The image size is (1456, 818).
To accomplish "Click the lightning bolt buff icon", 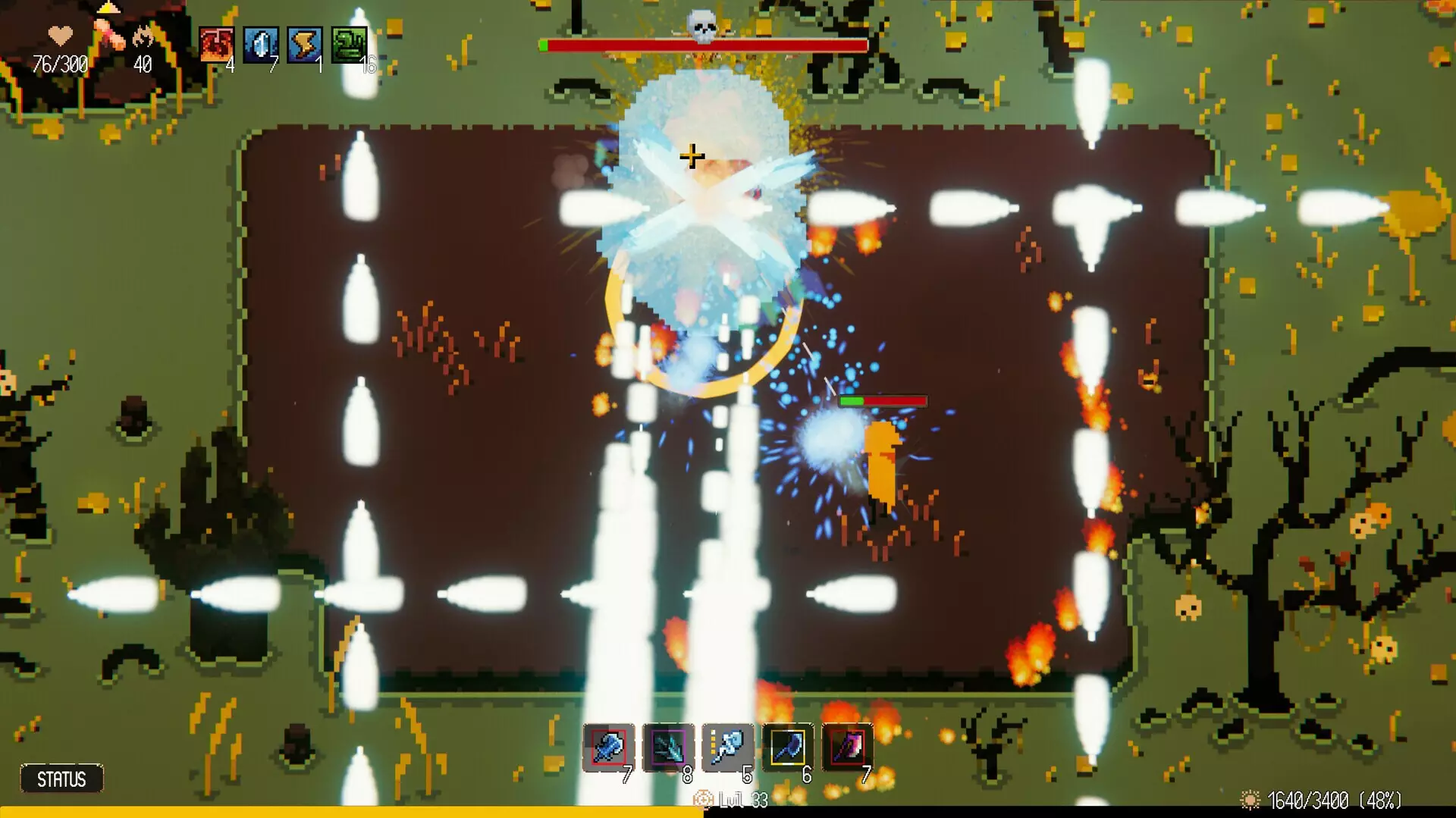I will [303, 45].
